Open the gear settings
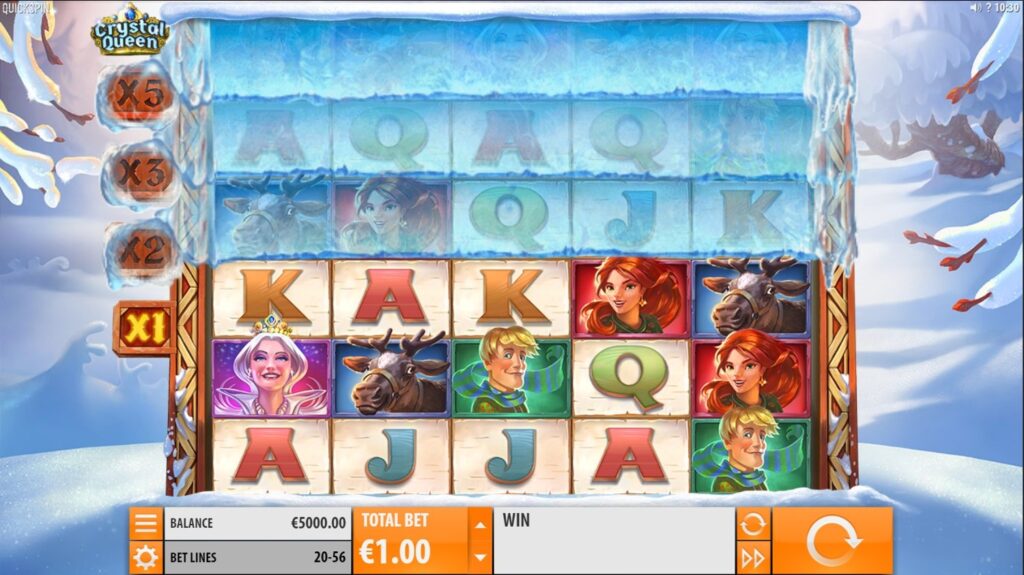The height and width of the screenshot is (575, 1024). pyautogui.click(x=146, y=557)
